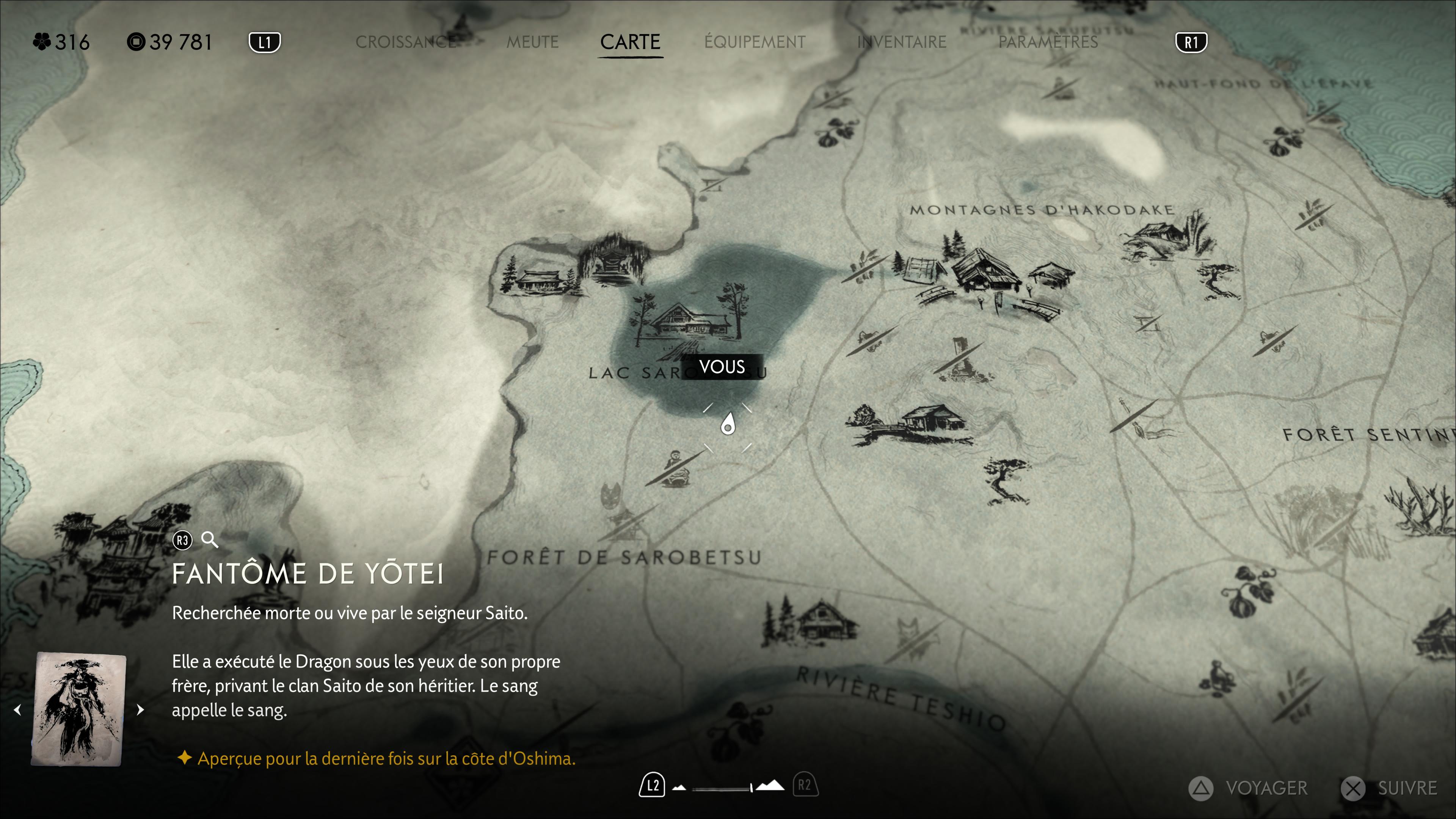Select the Carte tab
Image resolution: width=1456 pixels, height=819 pixels.
coord(630,42)
